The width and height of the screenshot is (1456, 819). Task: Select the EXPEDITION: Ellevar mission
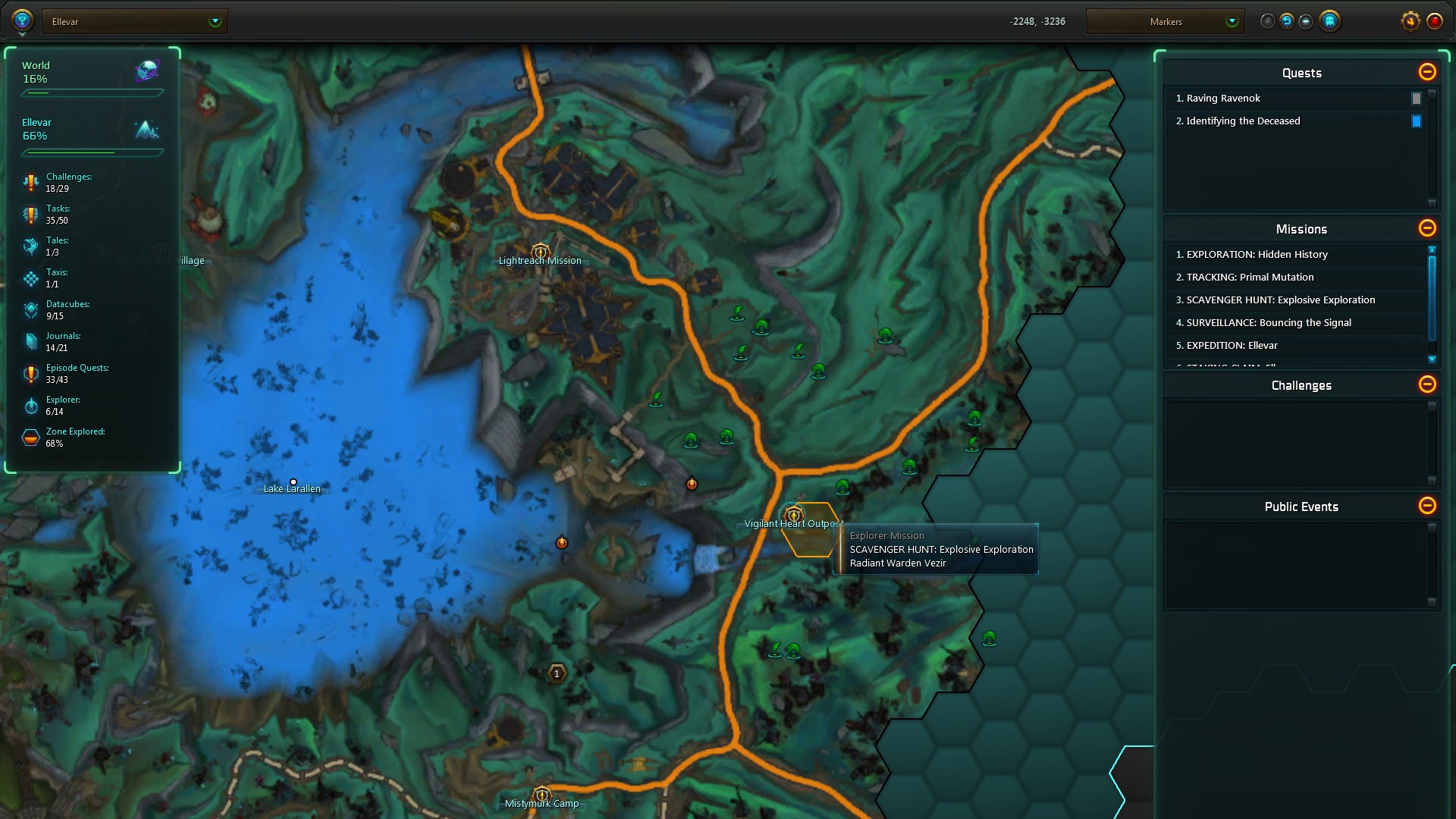coord(1231,346)
